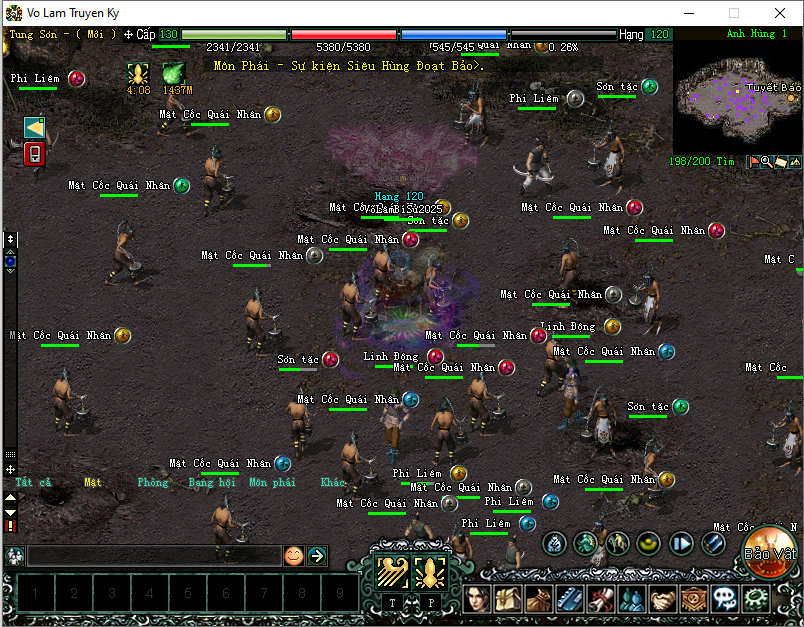
Task: Send chat with the arrow button
Action: [x=317, y=556]
